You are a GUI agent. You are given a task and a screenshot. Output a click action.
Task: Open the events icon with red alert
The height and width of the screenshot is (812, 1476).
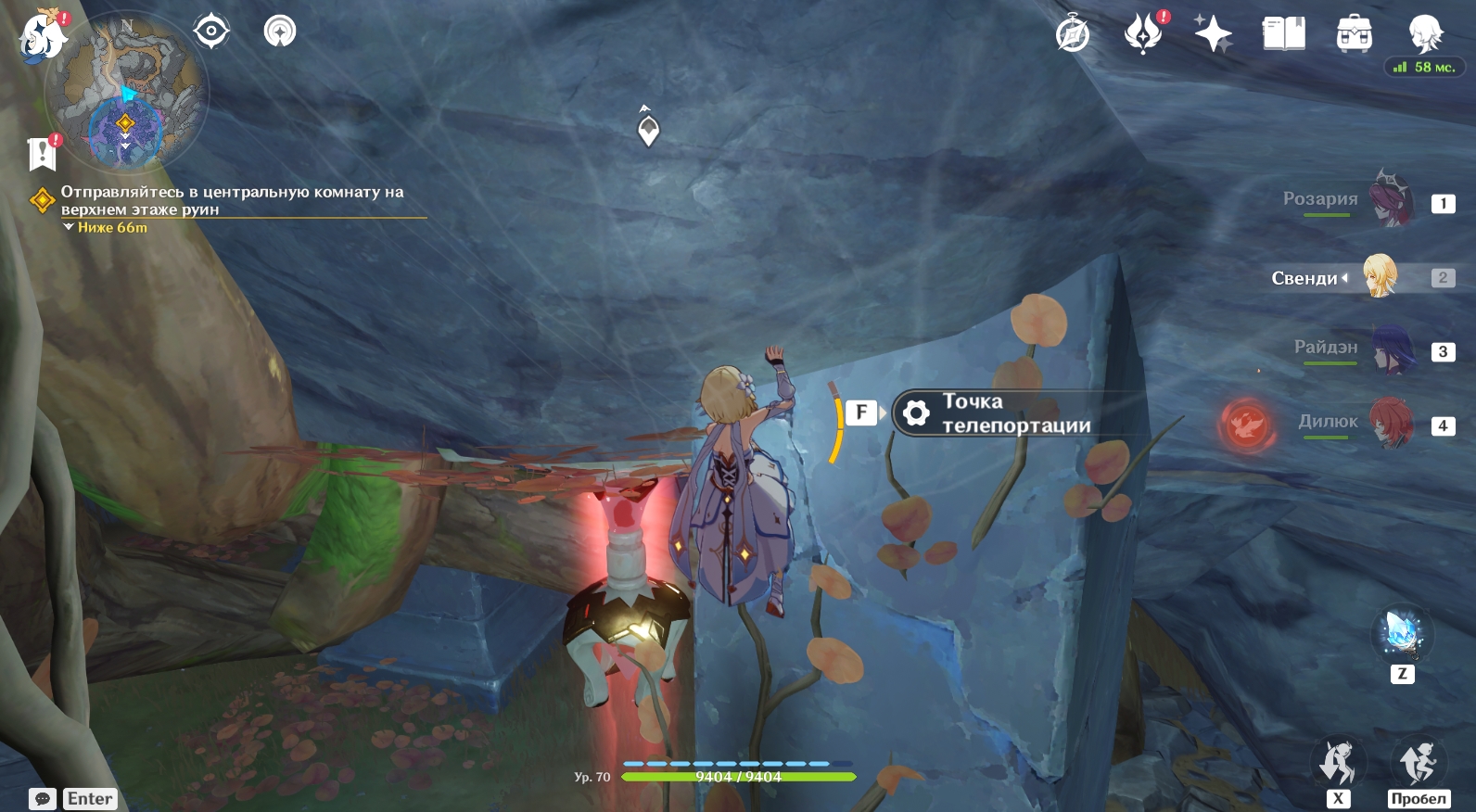tap(1143, 34)
